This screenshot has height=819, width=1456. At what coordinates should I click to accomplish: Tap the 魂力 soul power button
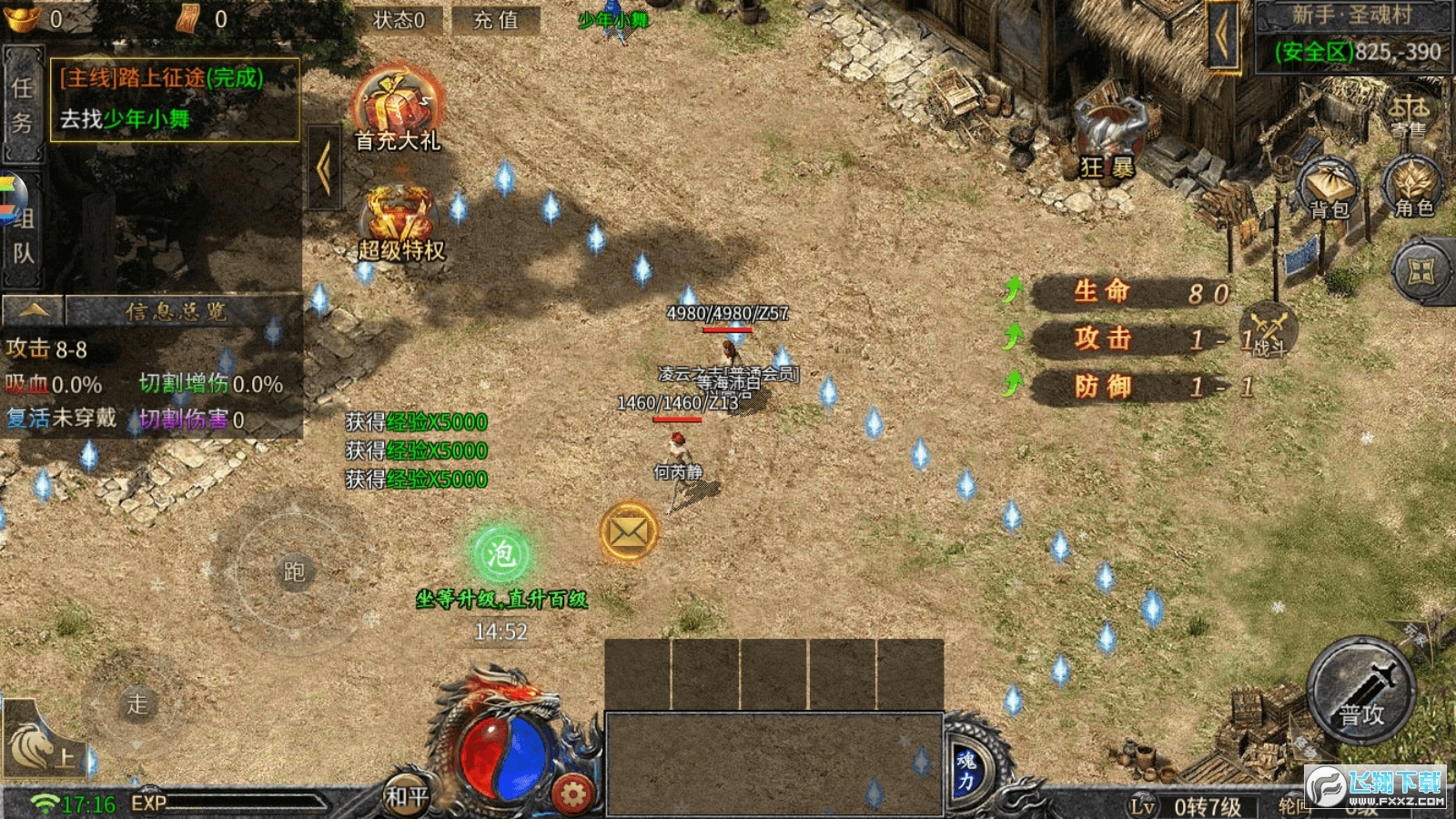(x=966, y=769)
